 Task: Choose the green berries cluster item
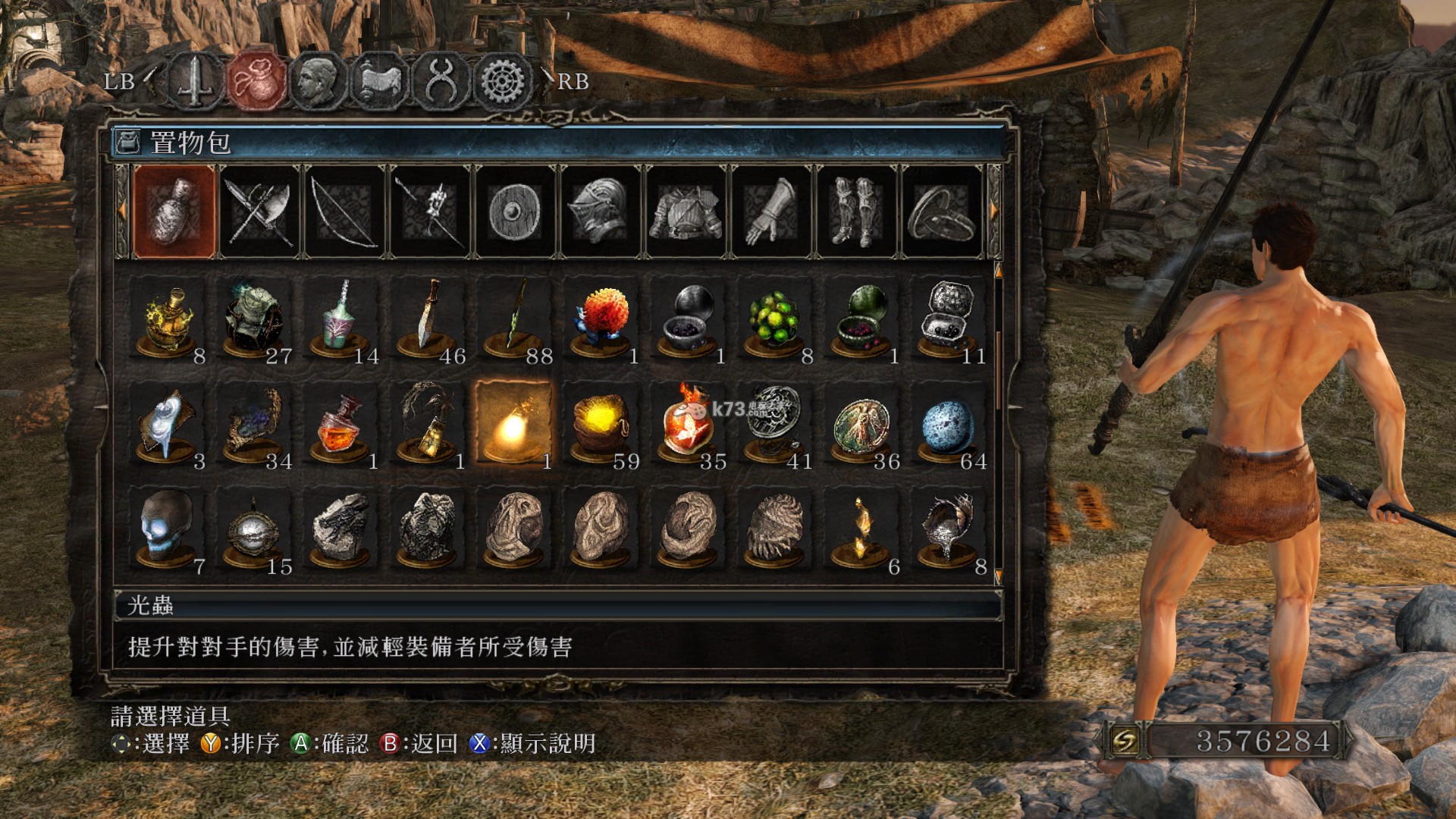[773, 318]
